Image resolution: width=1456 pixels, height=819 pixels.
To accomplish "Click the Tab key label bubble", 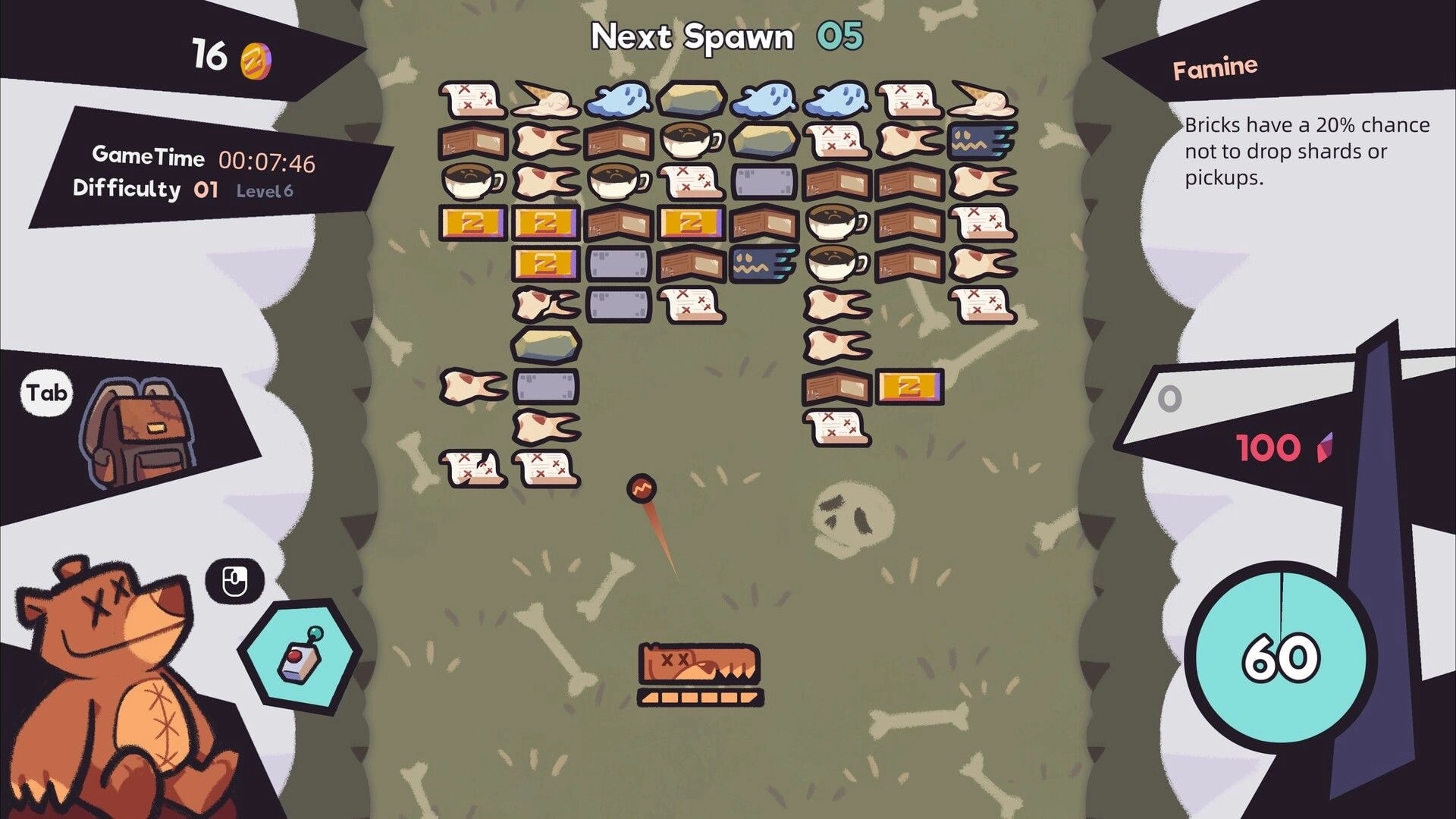I will (x=48, y=393).
